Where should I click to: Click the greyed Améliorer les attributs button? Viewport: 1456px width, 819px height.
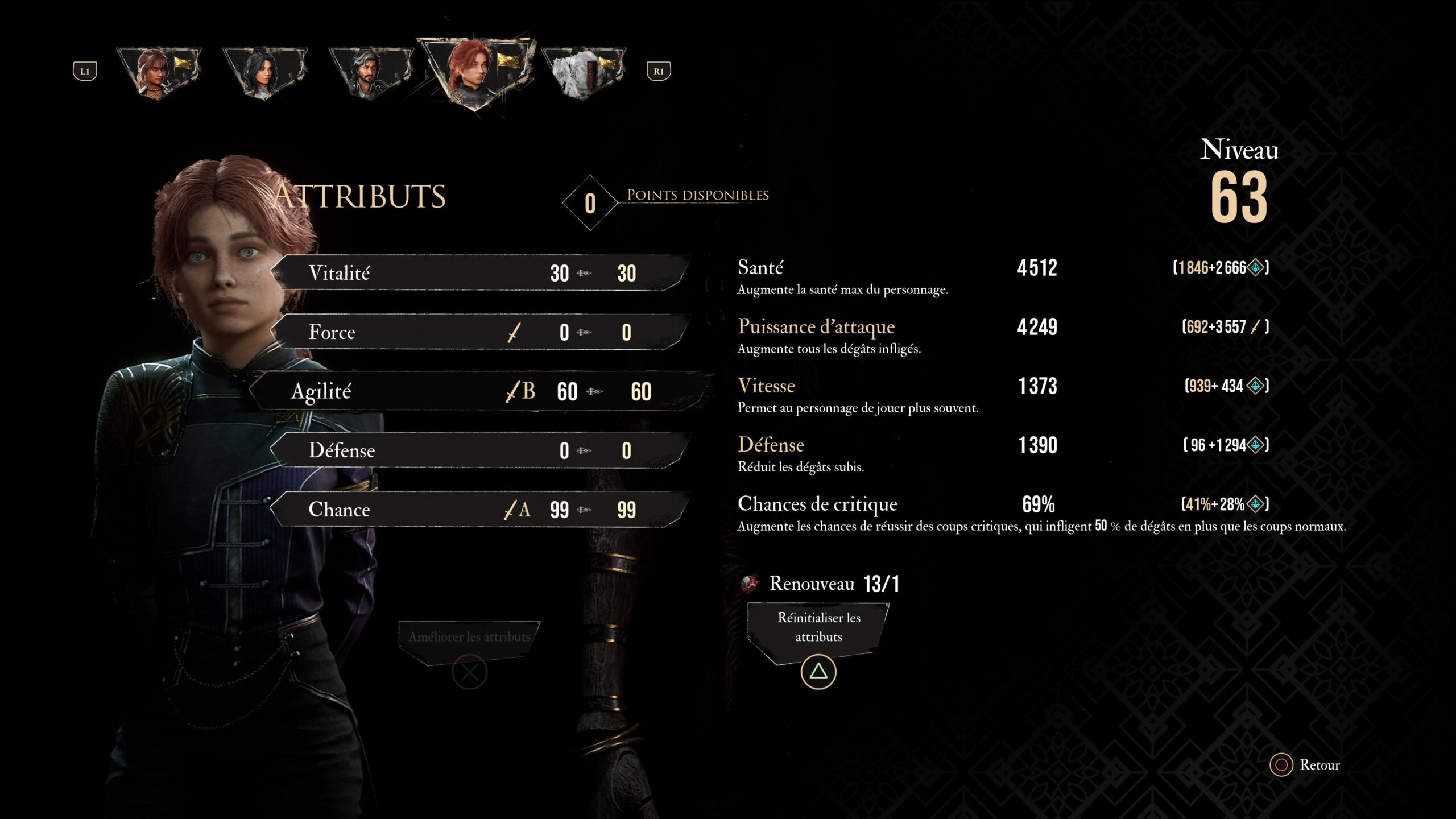pos(469,637)
